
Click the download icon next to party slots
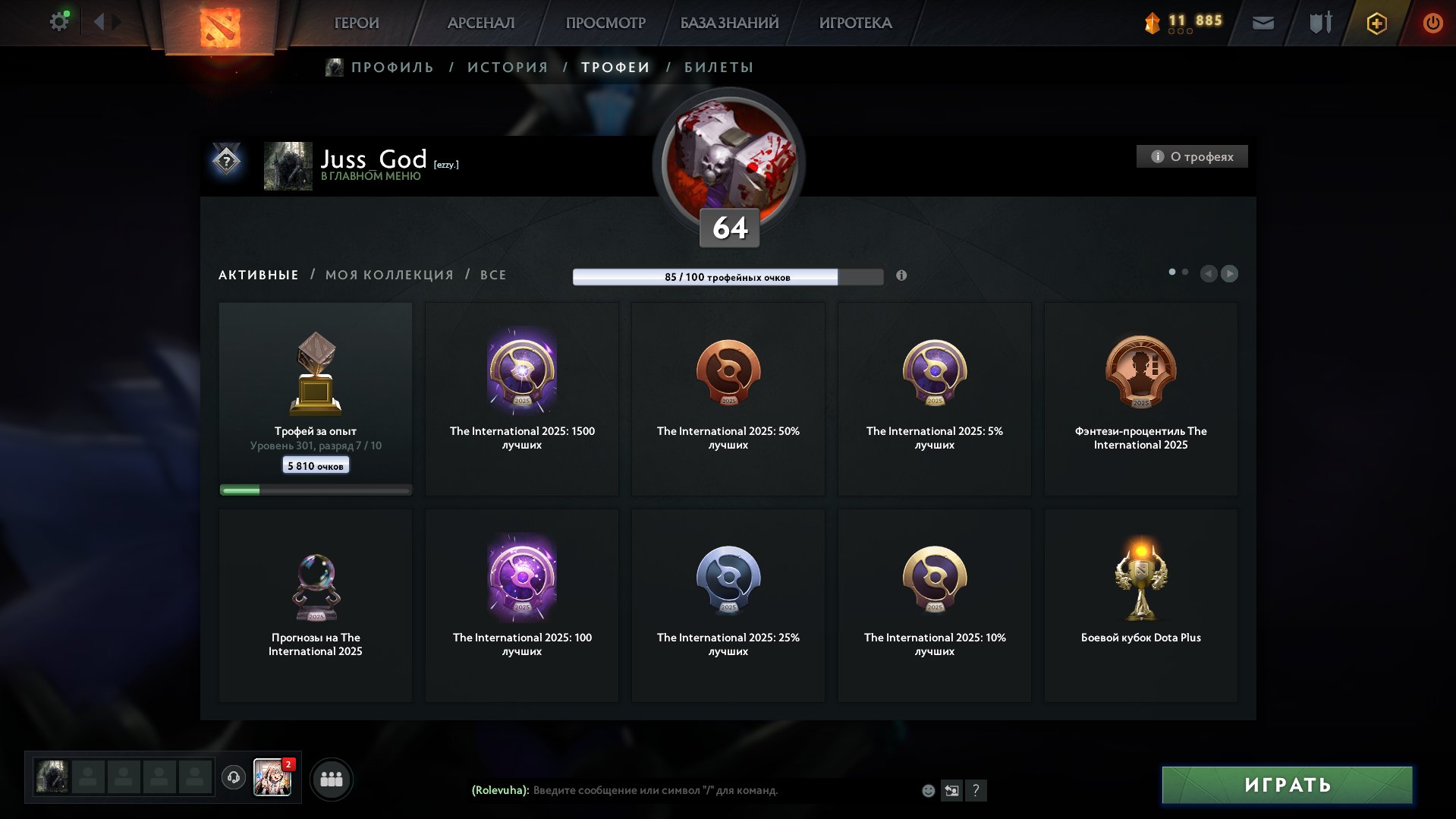coord(234,778)
